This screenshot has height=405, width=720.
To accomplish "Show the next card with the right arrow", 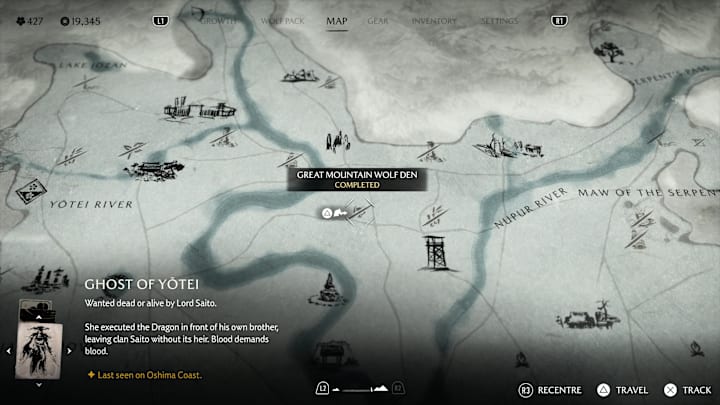I will (x=70, y=351).
